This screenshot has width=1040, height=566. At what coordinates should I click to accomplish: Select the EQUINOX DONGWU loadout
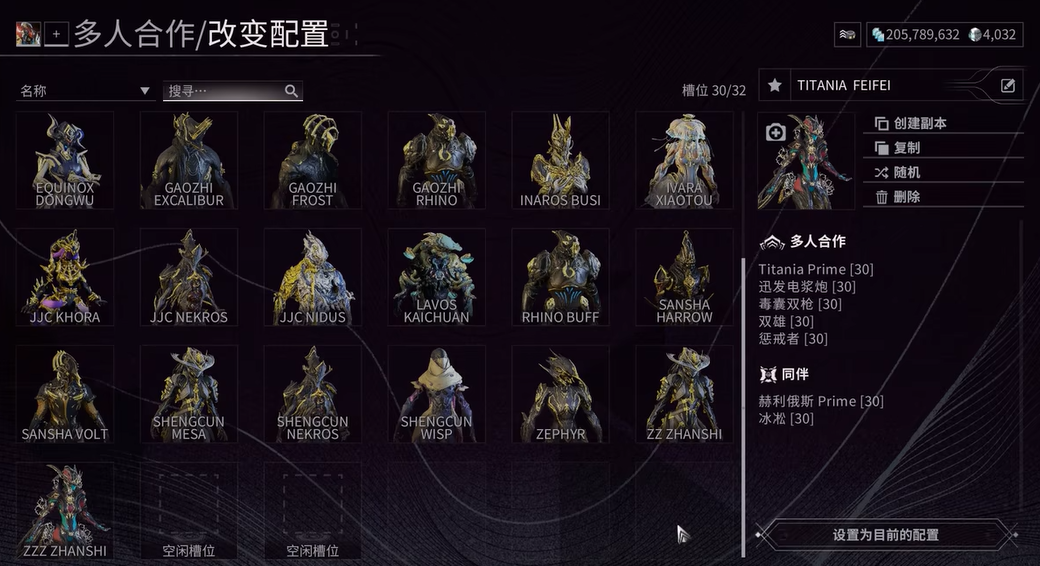[65, 160]
